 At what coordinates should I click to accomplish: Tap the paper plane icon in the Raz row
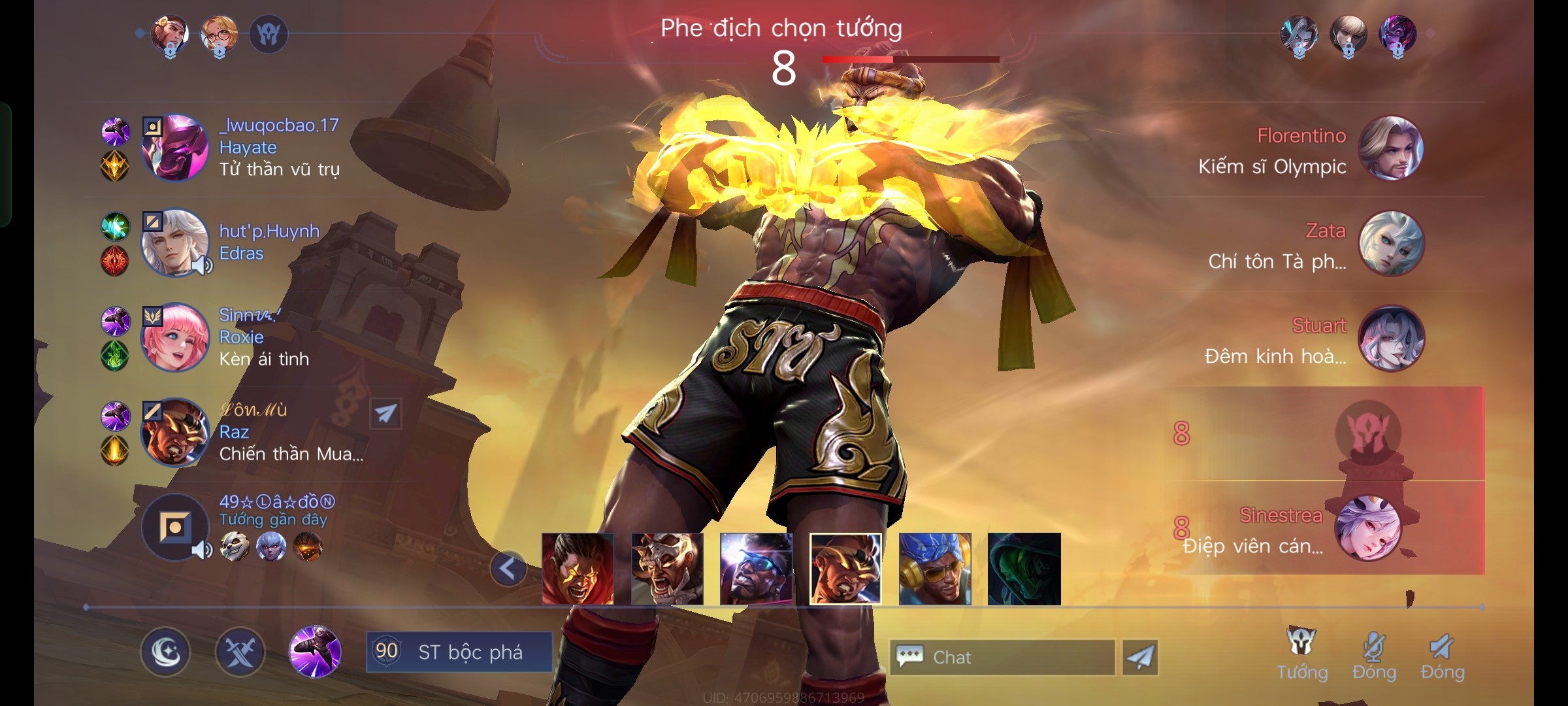tap(385, 413)
